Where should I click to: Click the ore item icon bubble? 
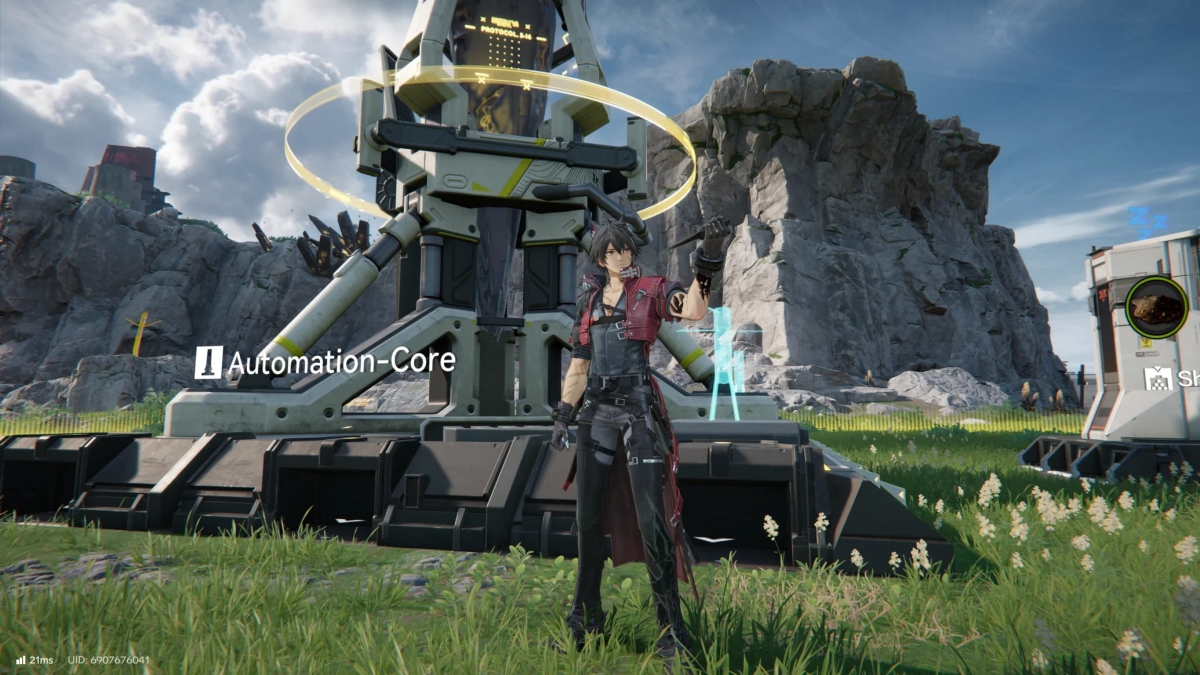pyautogui.click(x=1156, y=308)
